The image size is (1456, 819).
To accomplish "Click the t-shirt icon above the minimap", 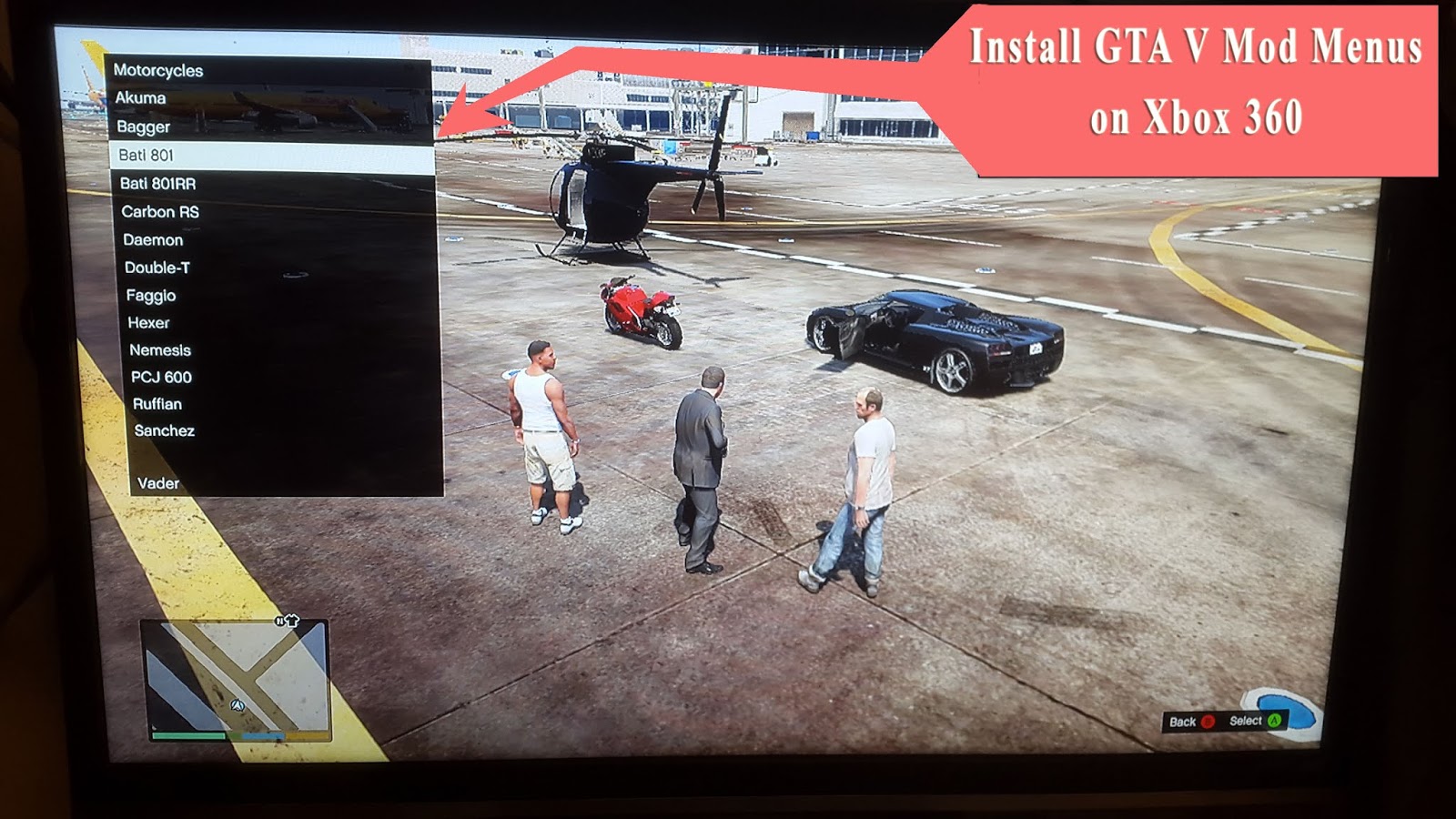I will [x=292, y=621].
